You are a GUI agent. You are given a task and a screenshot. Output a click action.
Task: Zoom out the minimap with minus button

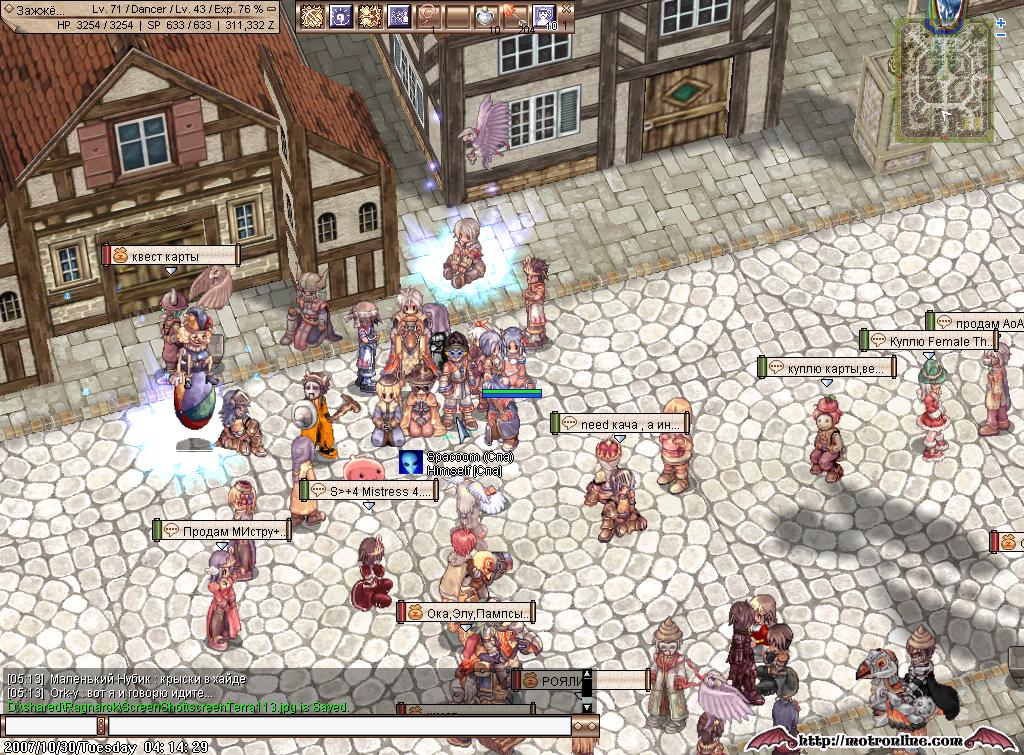click(1001, 36)
